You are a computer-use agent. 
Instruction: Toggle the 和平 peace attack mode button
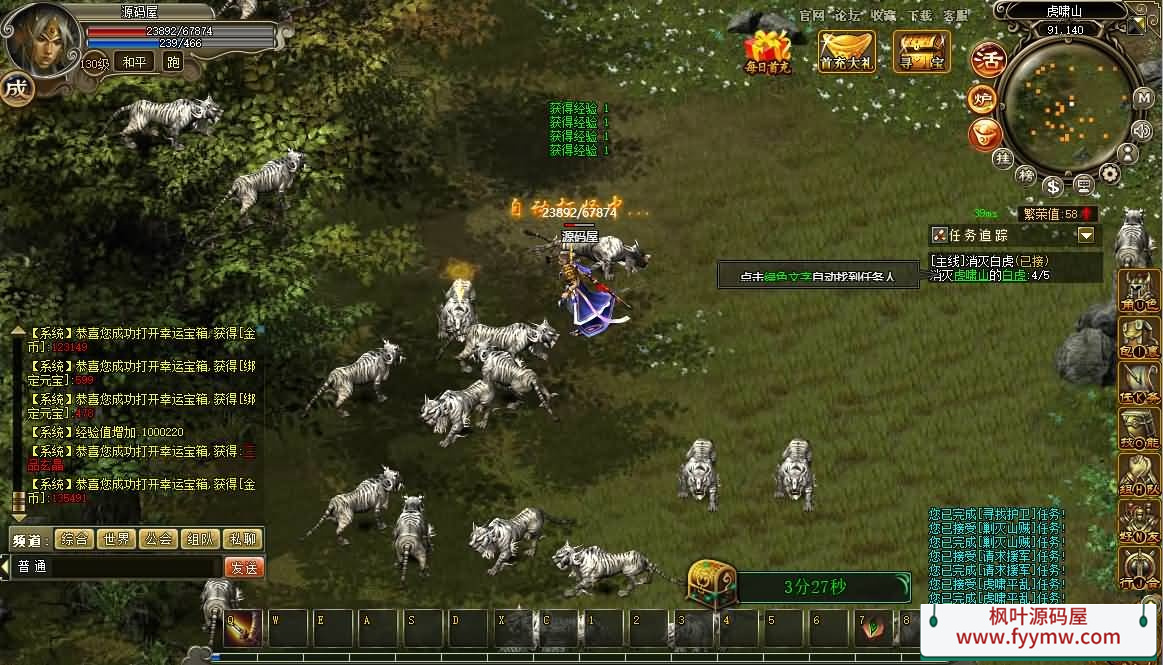tap(133, 62)
